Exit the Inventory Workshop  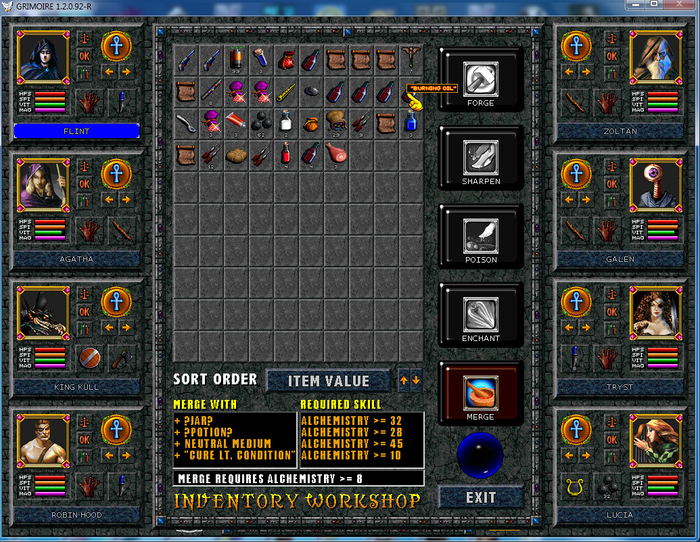point(480,497)
